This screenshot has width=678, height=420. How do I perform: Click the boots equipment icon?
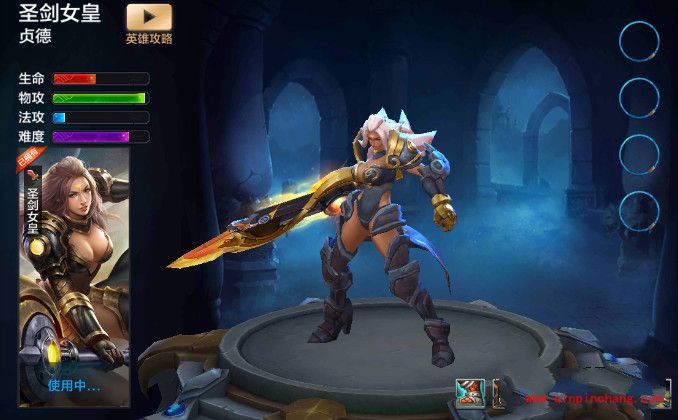point(470,393)
